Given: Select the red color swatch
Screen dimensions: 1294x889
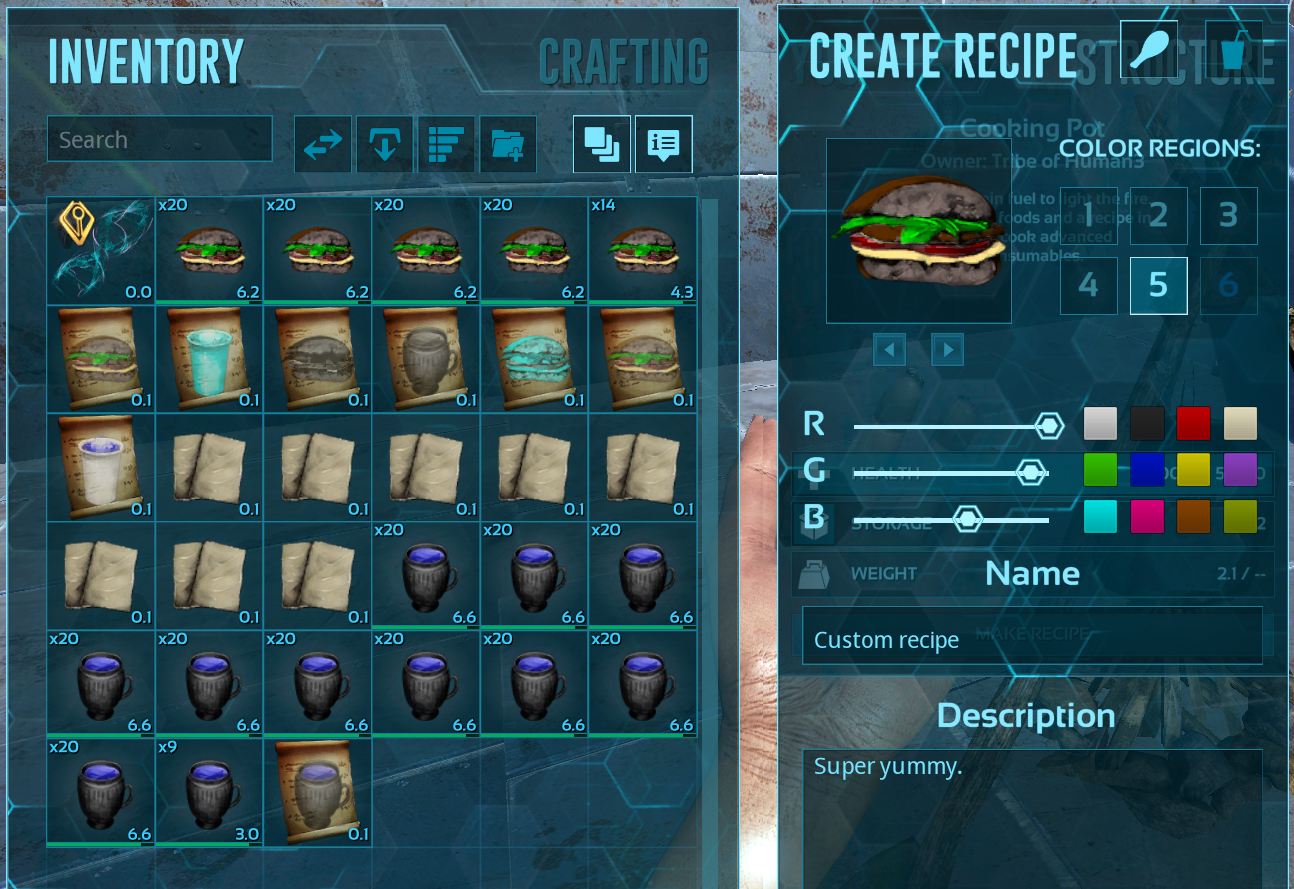Looking at the screenshot, I should tap(1193, 423).
